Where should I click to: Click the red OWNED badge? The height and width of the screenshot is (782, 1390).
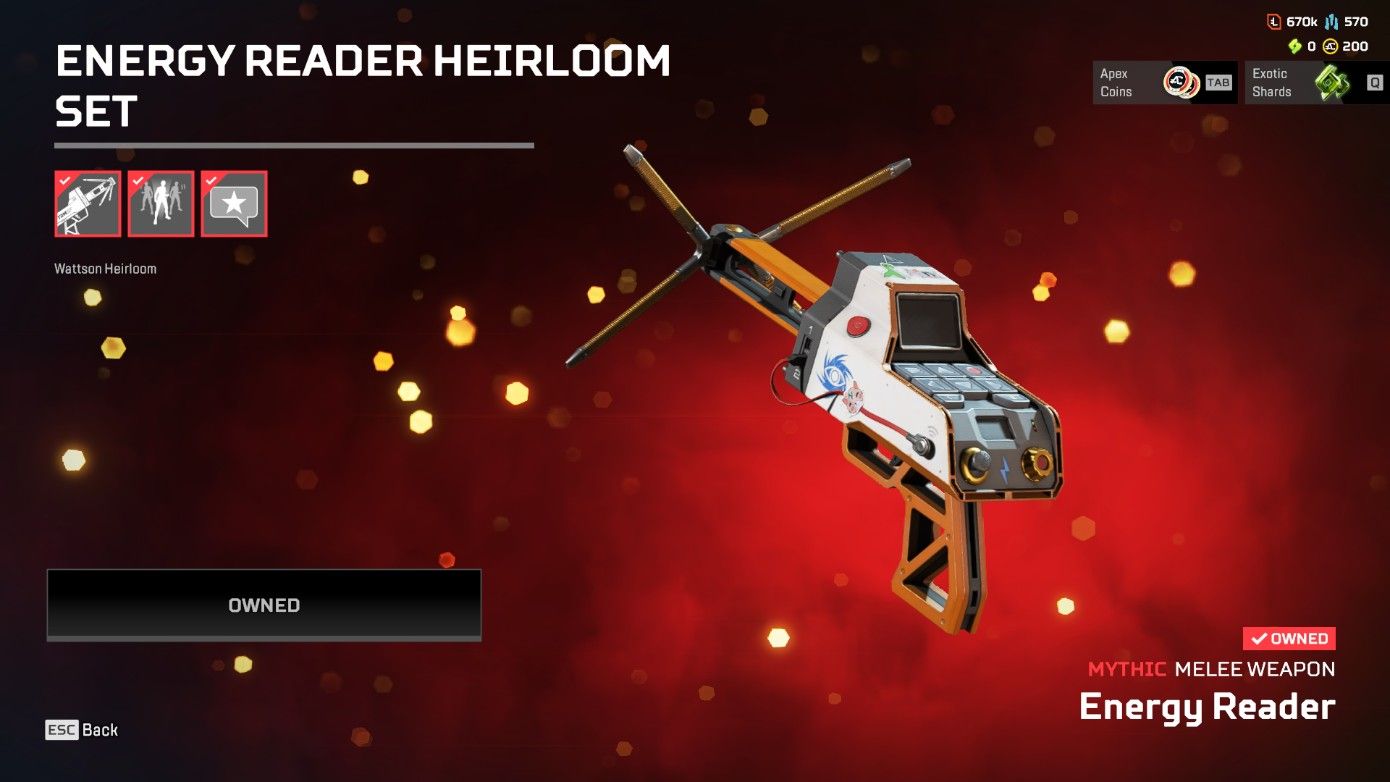tap(1288, 638)
